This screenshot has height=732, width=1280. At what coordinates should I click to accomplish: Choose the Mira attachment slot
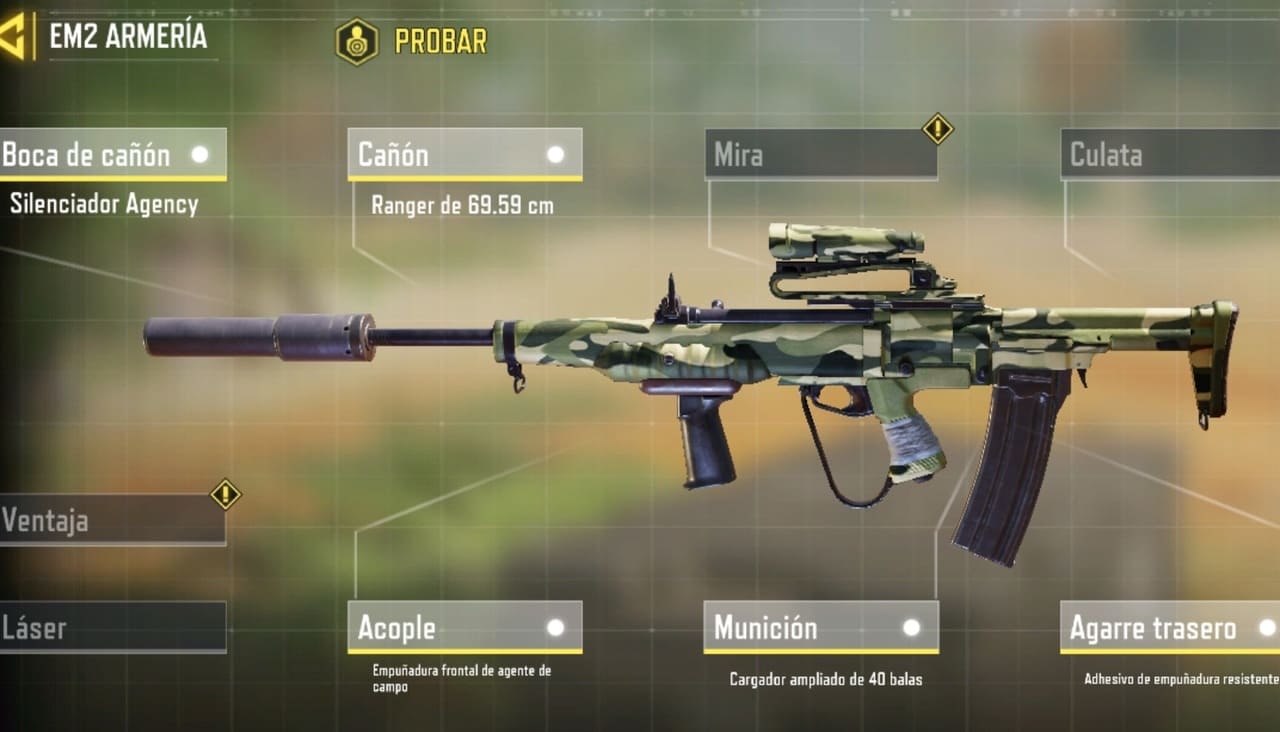click(820, 155)
